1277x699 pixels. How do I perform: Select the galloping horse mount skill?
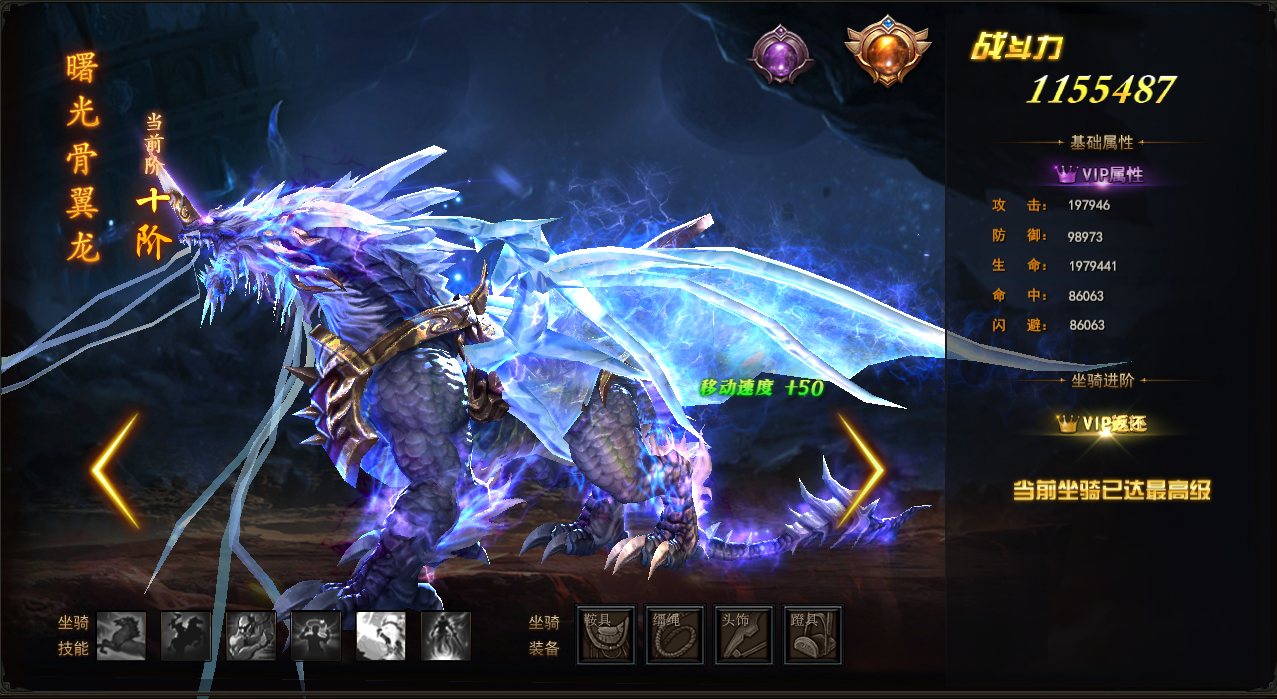click(121, 636)
